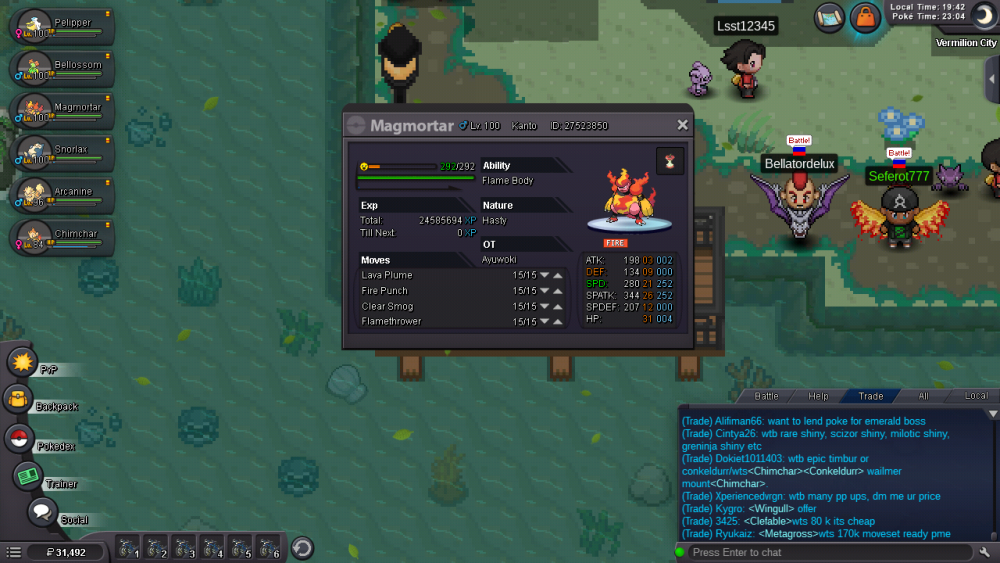Switch chat to the Help tab

coord(818,396)
